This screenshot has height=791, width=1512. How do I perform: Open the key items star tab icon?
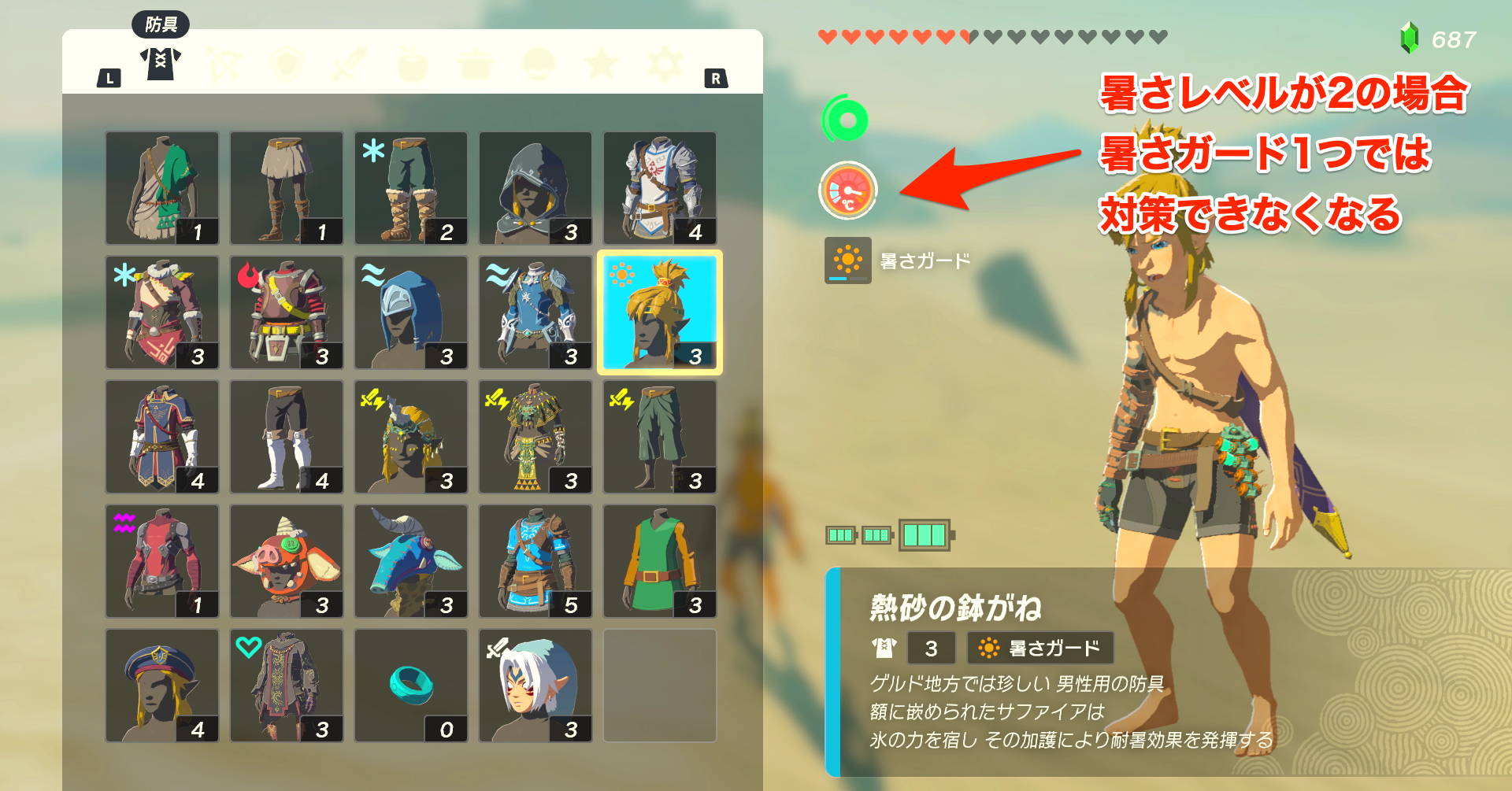click(x=601, y=63)
